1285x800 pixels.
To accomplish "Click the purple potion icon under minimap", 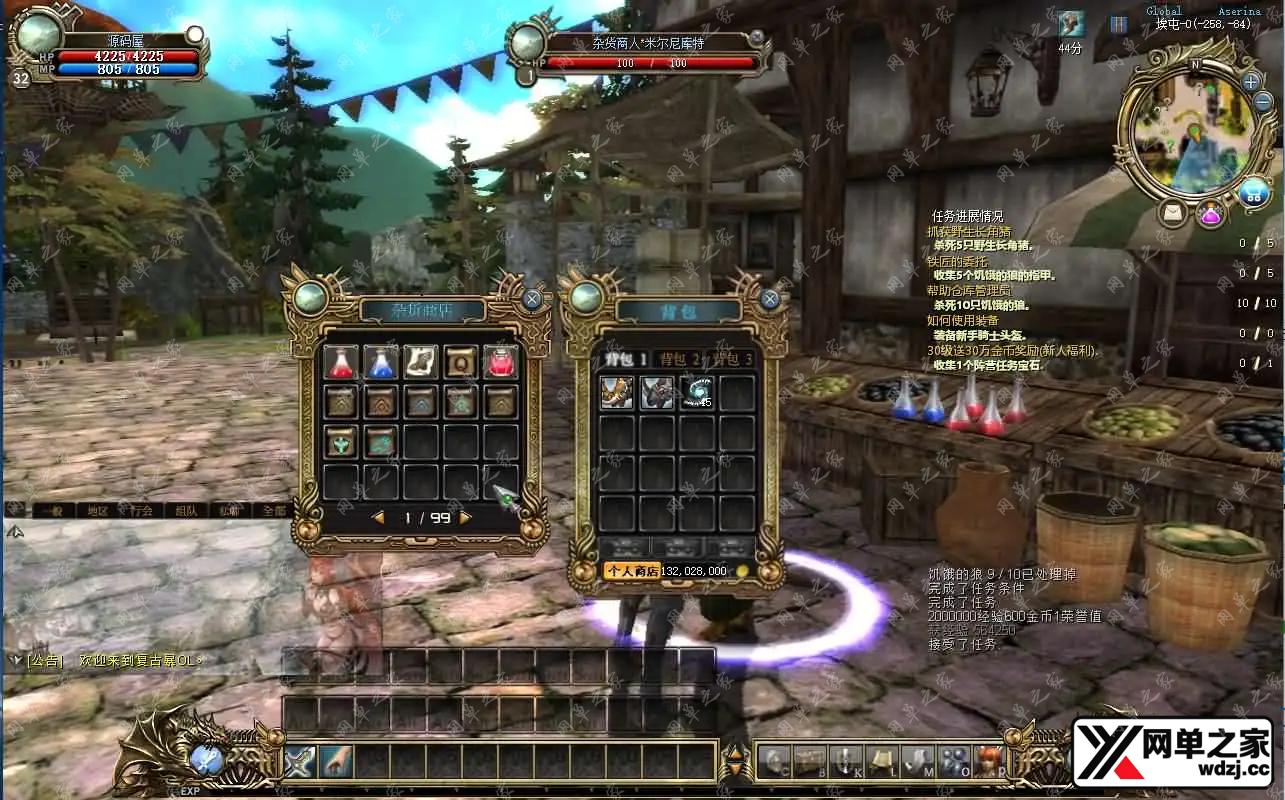I will pos(1211,213).
